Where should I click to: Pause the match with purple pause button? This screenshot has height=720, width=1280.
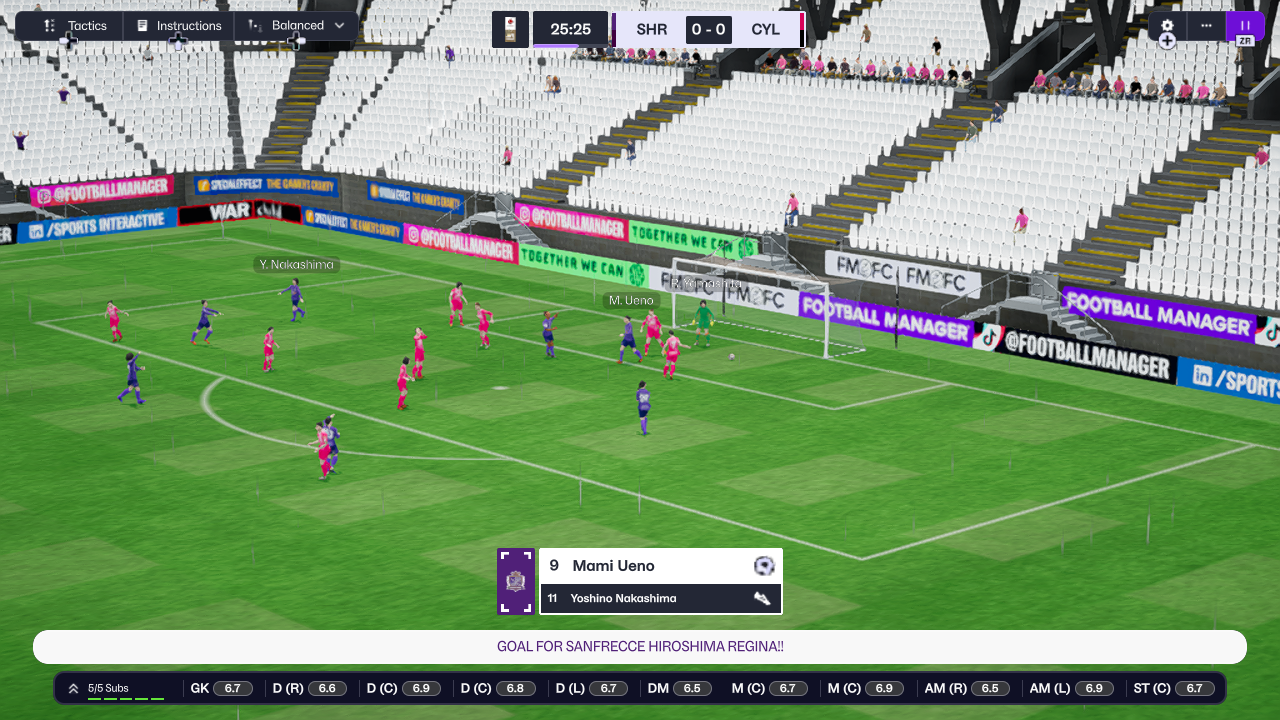[x=1245, y=26]
